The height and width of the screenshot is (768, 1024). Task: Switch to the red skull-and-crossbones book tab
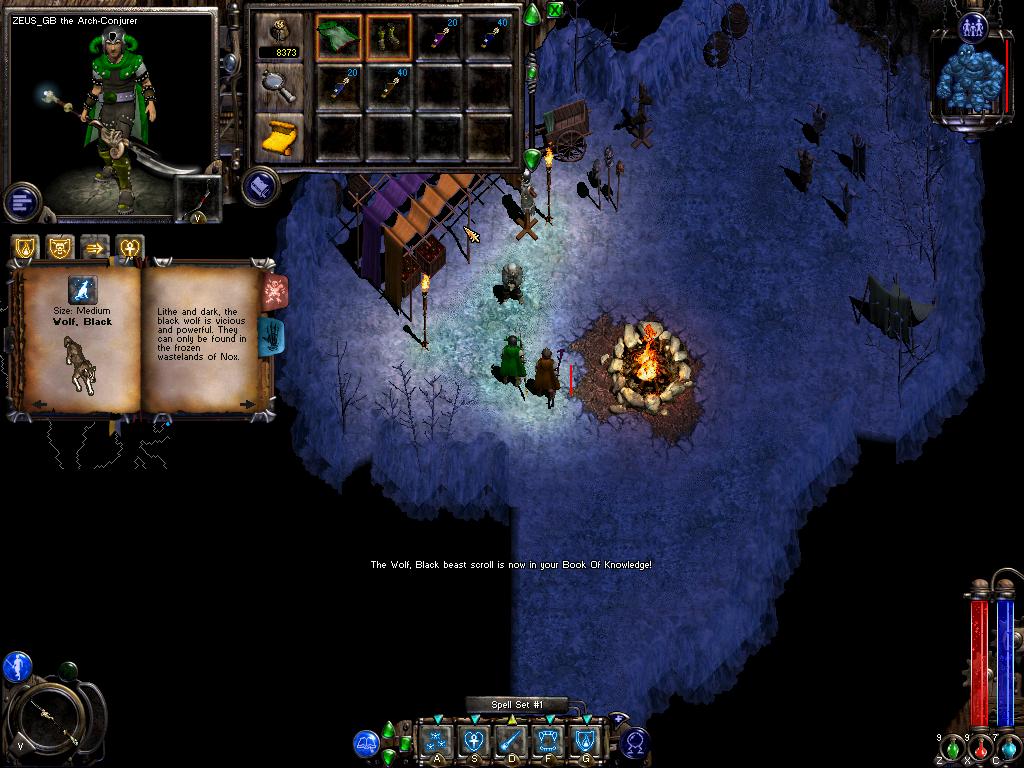pos(275,291)
